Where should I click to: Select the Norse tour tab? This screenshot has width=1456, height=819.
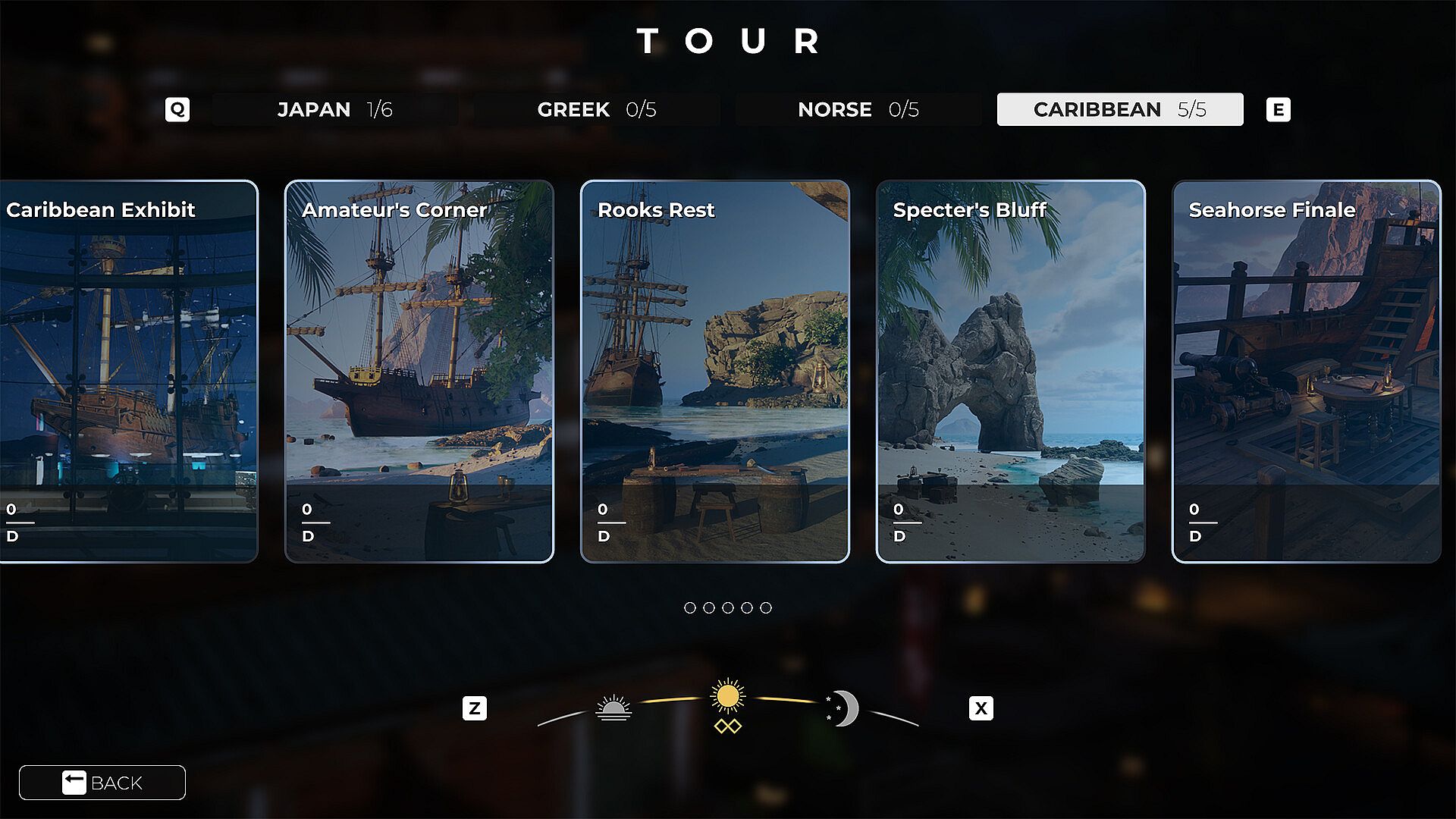pos(858,109)
